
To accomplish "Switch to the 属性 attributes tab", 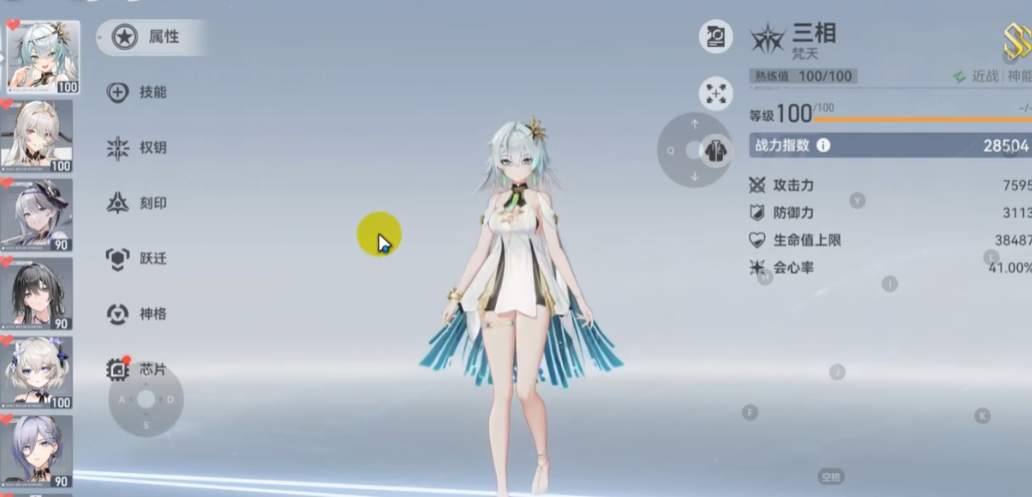I will coord(150,37).
